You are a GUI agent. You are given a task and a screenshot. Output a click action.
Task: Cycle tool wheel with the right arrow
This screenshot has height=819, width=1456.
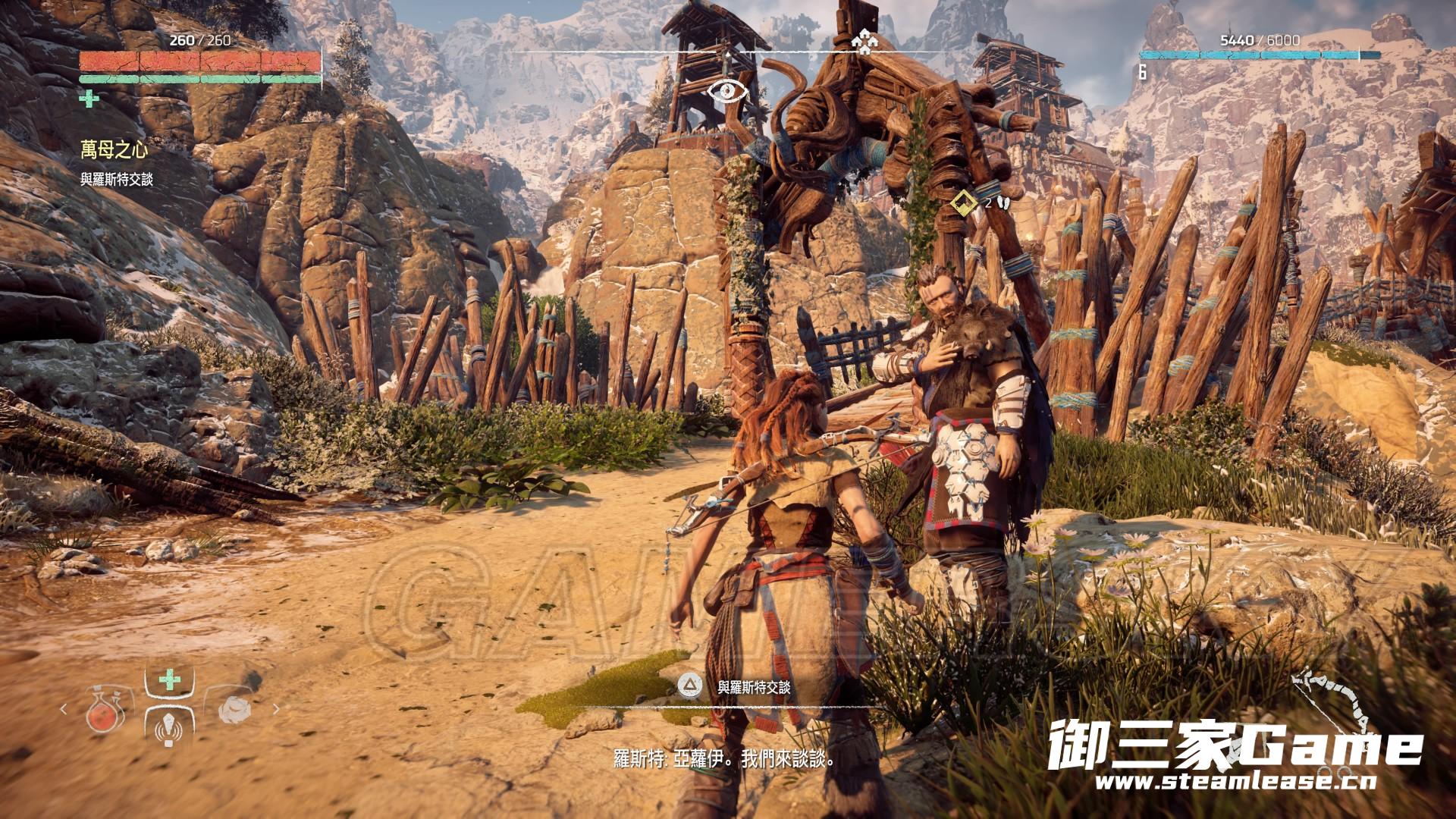(276, 710)
